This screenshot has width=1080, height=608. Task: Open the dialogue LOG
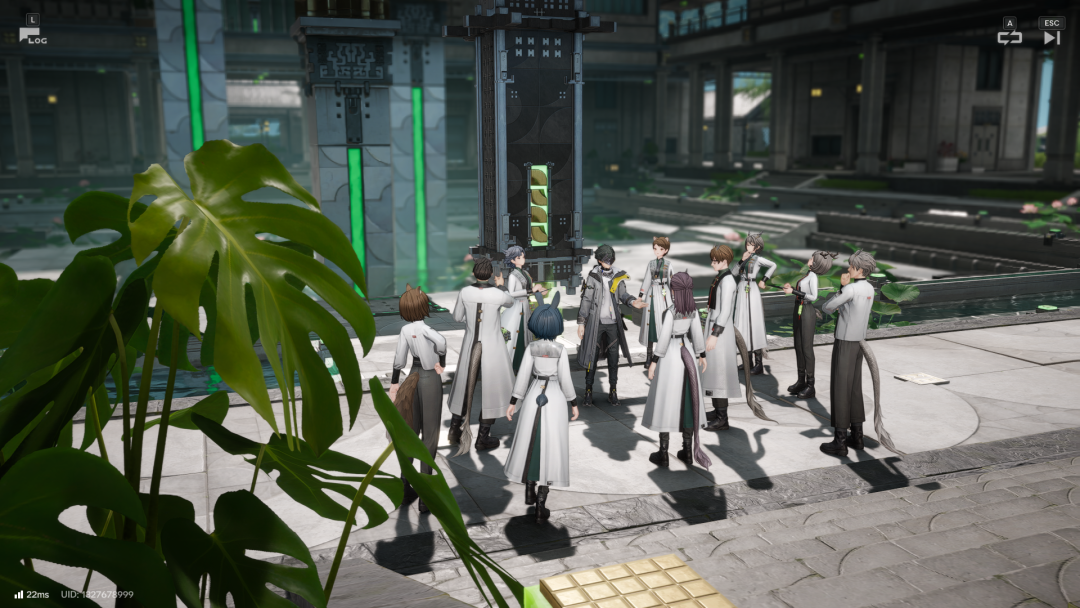tap(31, 35)
